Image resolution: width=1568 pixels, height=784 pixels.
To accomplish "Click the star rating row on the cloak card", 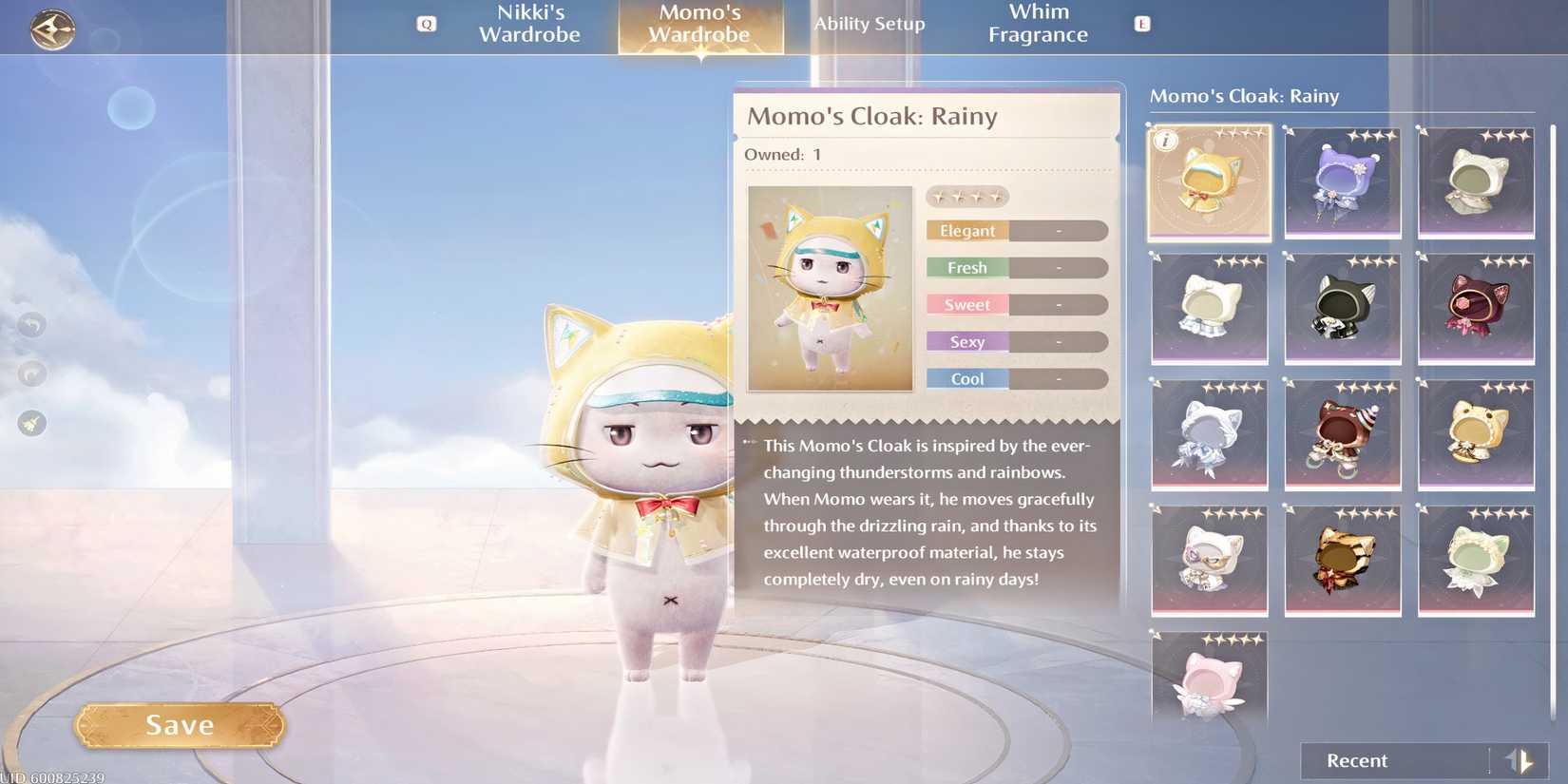I will tap(967, 196).
